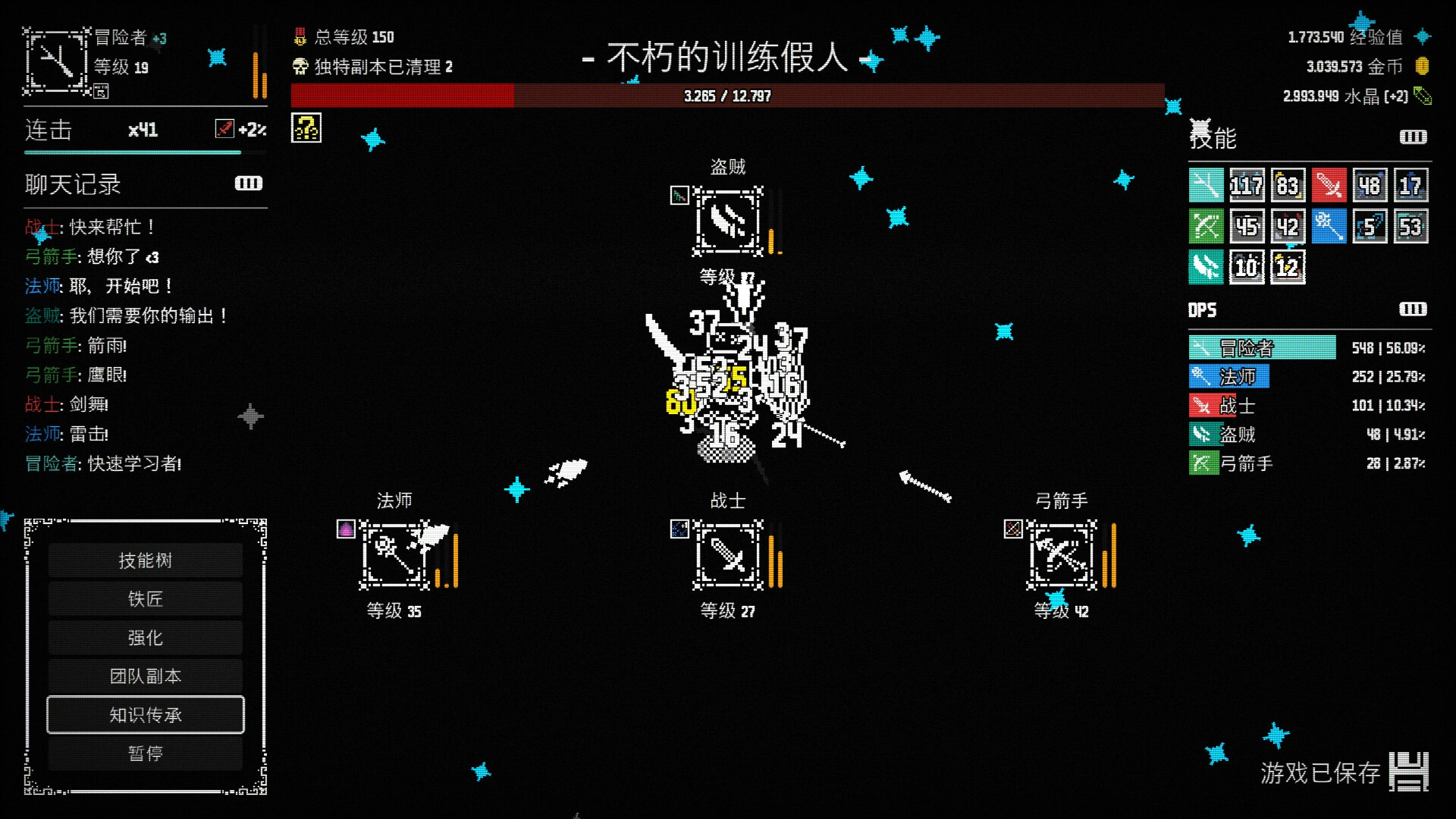This screenshot has height=819, width=1456.
Task: Toggle the DPS panel visibility
Action: point(1411,309)
